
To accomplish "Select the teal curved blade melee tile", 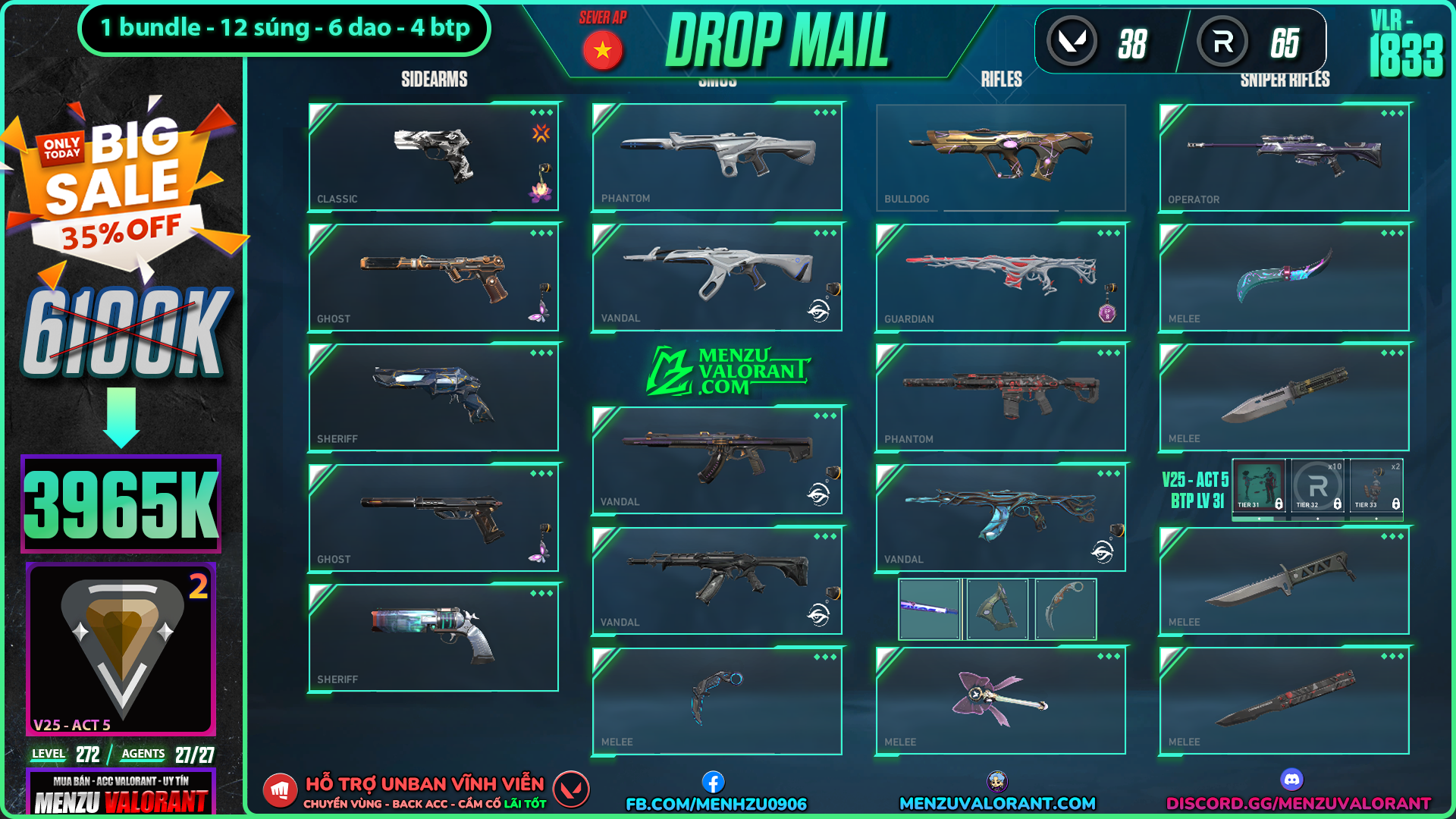I will click(x=1284, y=277).
